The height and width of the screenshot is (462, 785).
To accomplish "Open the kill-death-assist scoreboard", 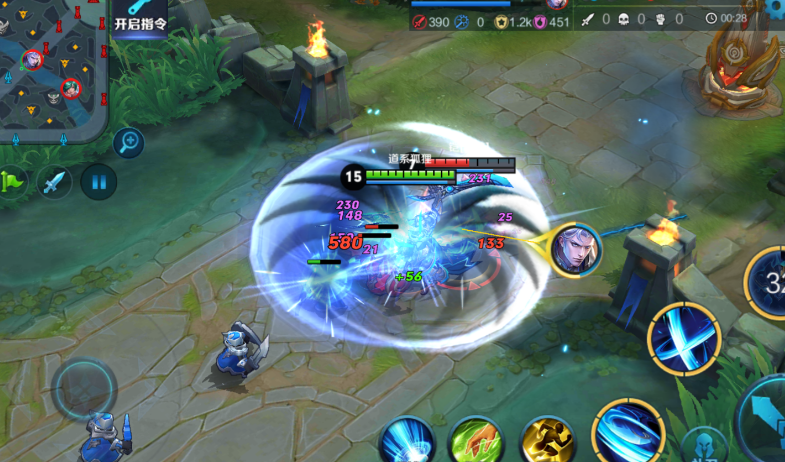I will (x=632, y=19).
